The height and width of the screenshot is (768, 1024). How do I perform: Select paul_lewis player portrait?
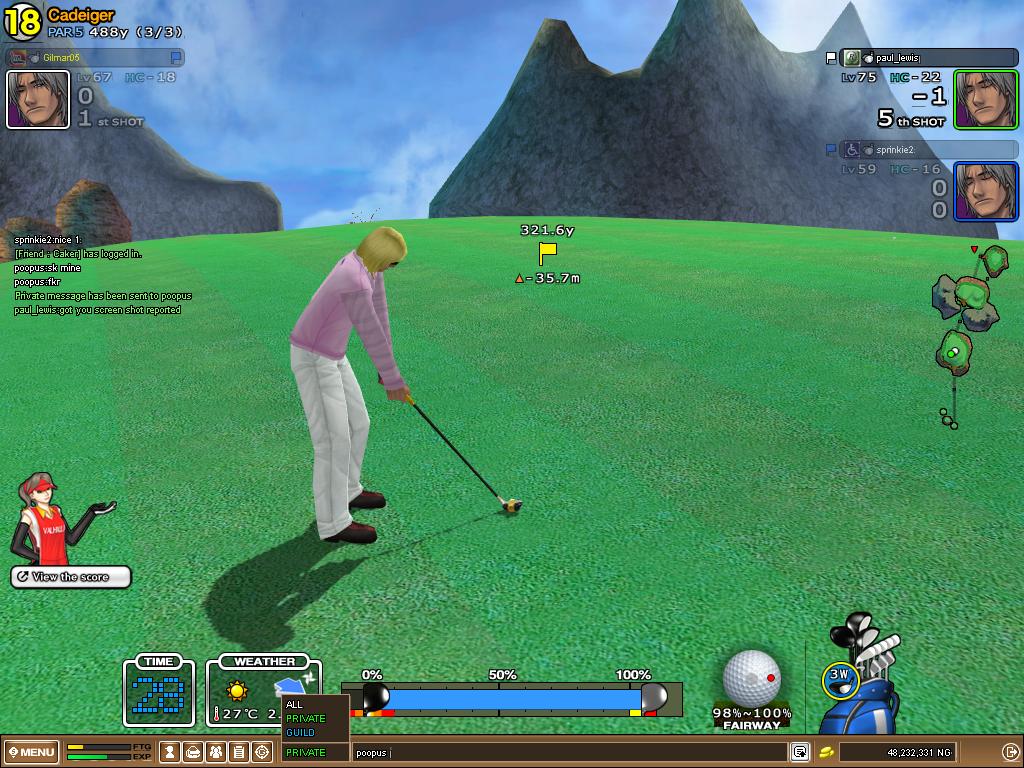(x=985, y=99)
